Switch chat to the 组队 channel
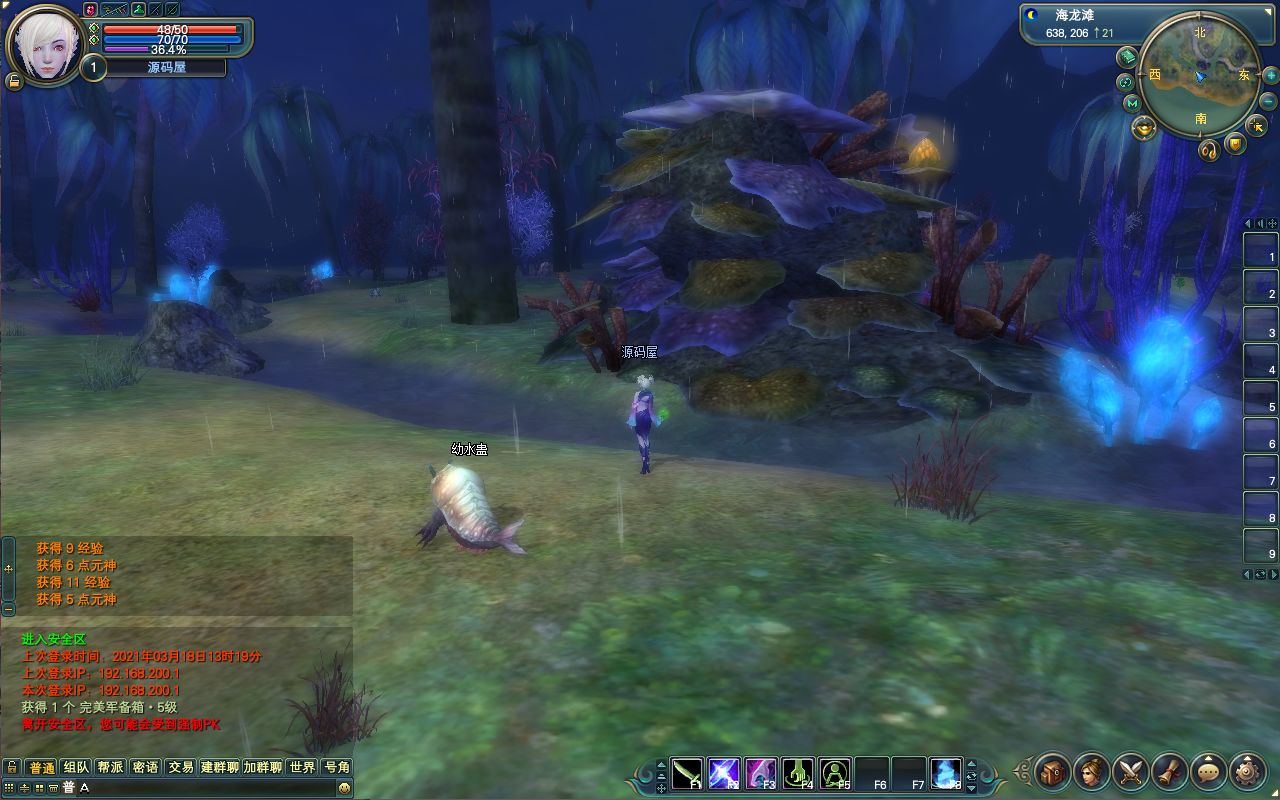This screenshot has width=1280, height=800. (76, 767)
